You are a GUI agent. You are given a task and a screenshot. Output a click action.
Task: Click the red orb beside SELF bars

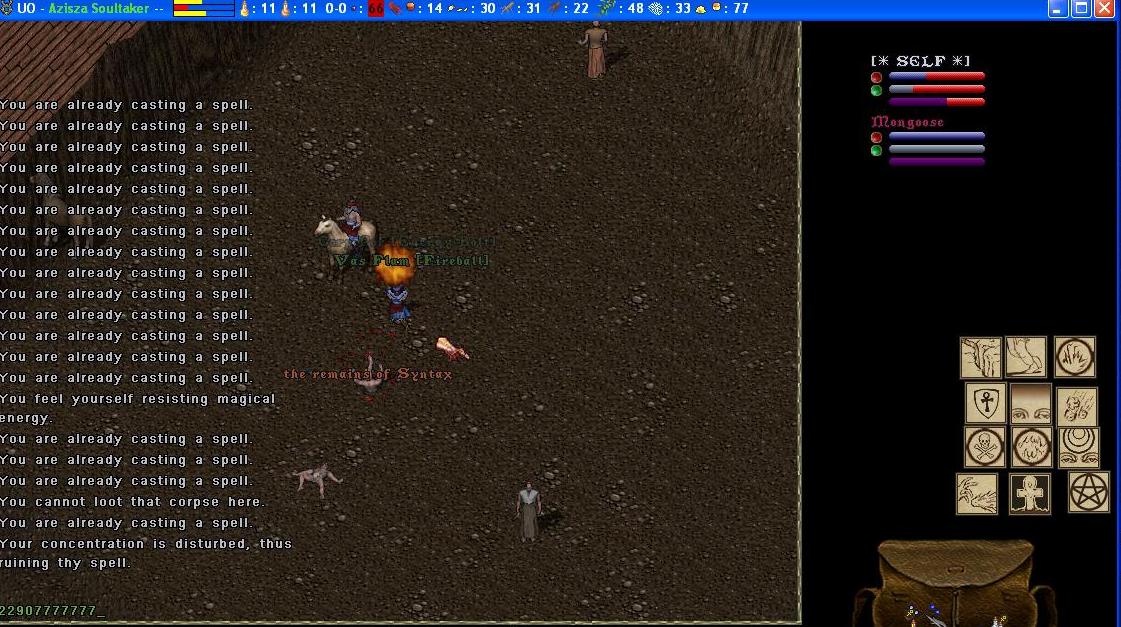(876, 77)
